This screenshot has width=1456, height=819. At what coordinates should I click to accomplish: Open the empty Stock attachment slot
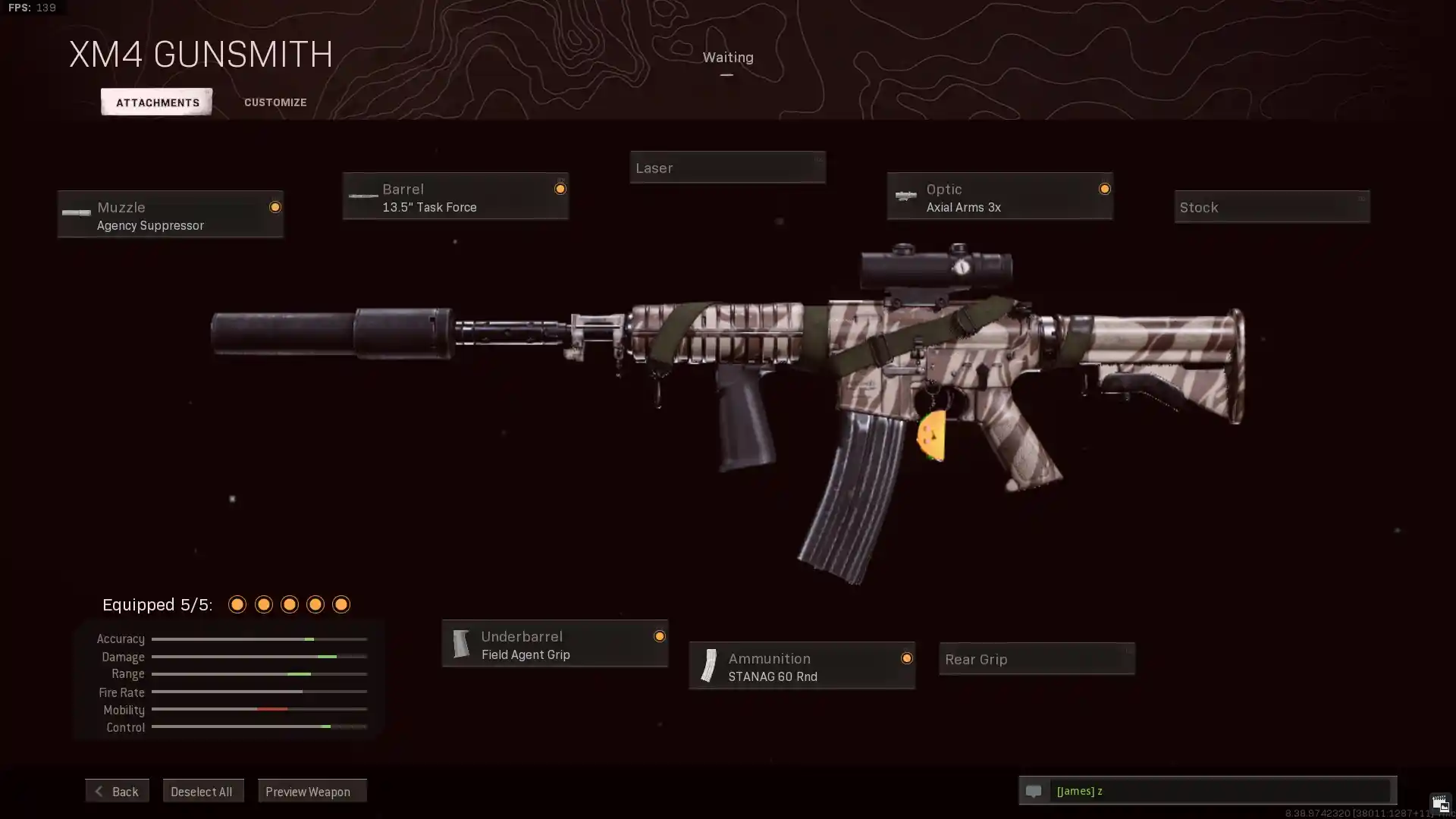tap(1272, 207)
